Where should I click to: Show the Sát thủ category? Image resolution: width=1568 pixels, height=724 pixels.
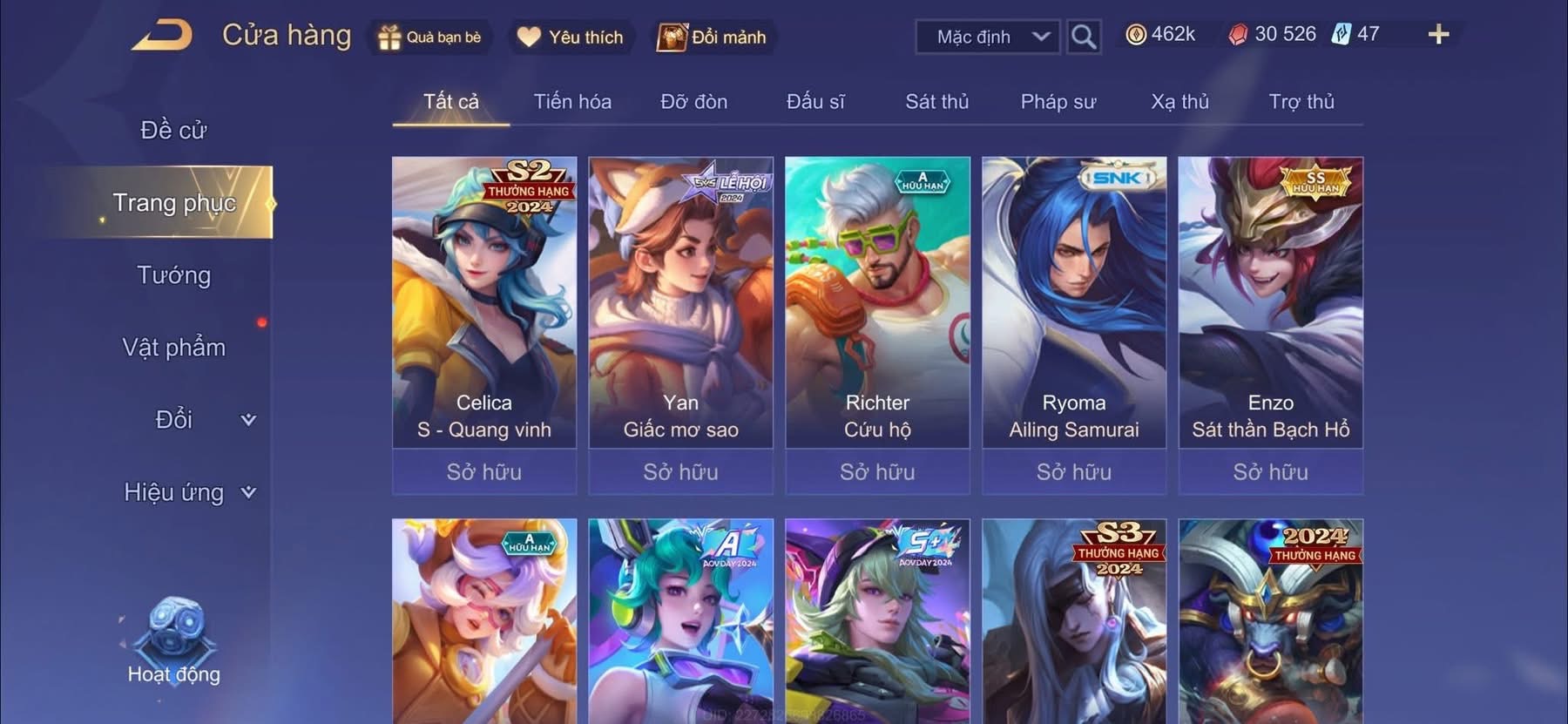936,102
